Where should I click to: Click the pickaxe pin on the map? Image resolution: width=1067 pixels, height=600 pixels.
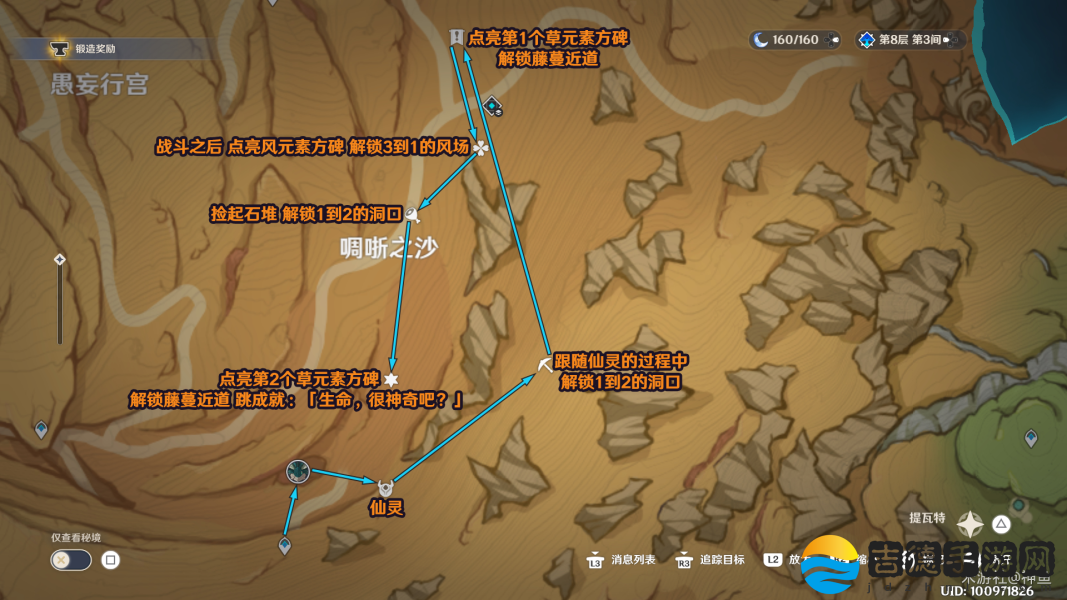545,365
